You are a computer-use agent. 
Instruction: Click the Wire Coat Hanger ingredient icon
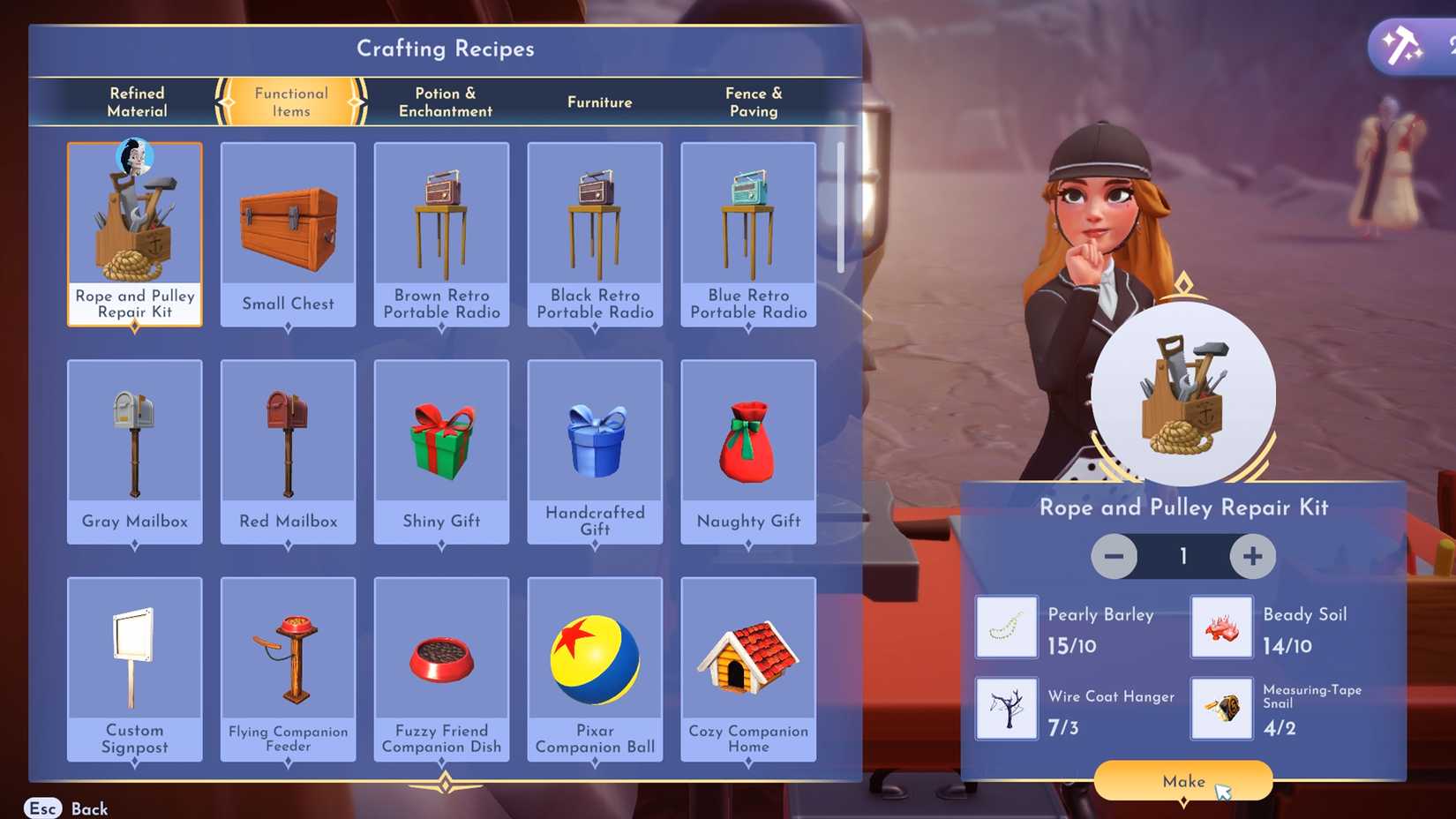point(1006,709)
